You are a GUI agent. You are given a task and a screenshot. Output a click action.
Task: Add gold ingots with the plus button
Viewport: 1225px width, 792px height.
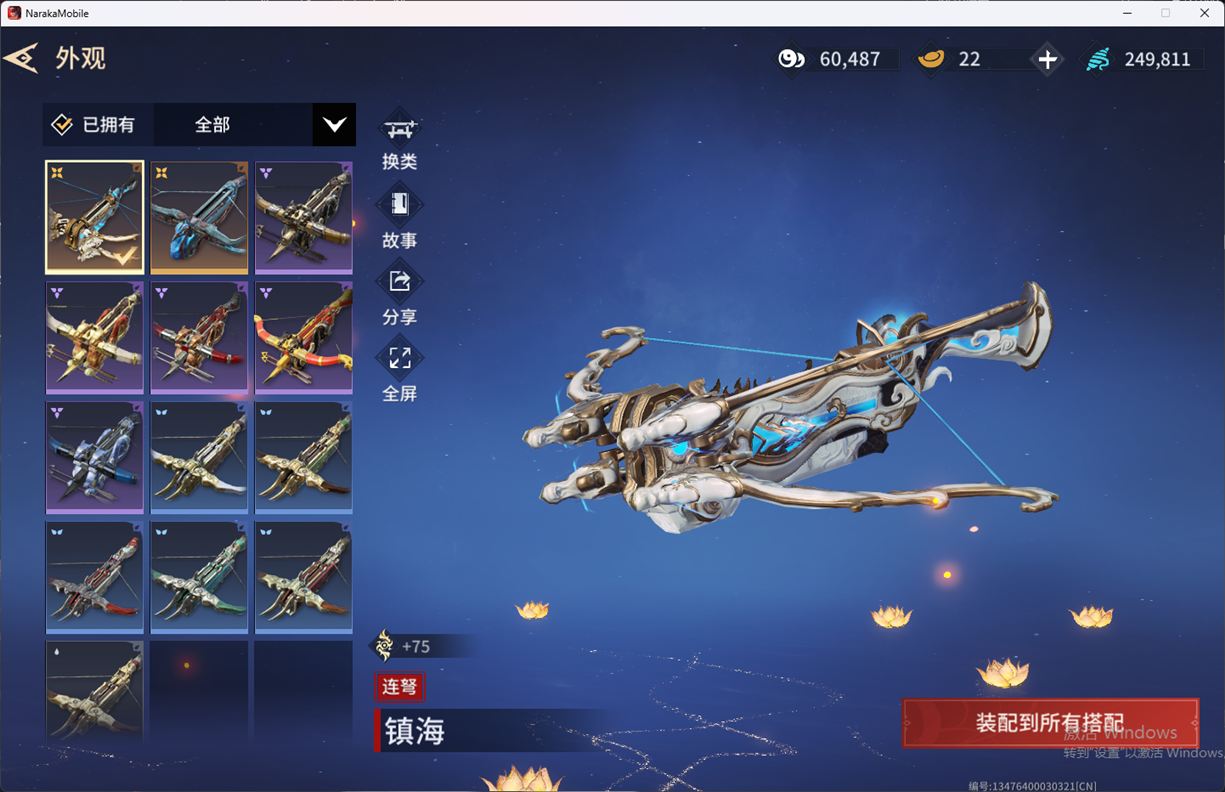pos(1047,60)
